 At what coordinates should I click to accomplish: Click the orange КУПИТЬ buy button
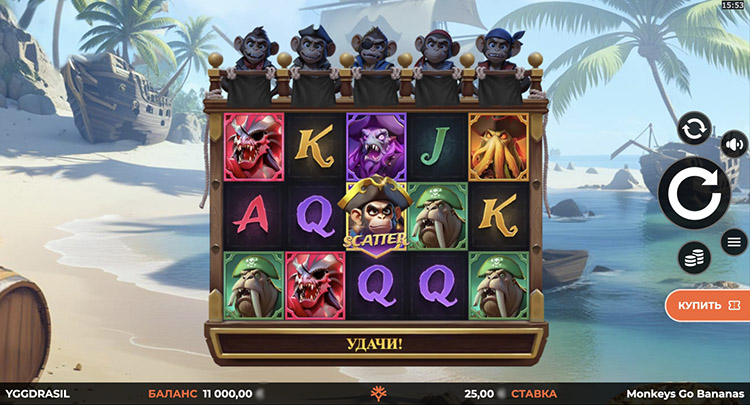(706, 302)
